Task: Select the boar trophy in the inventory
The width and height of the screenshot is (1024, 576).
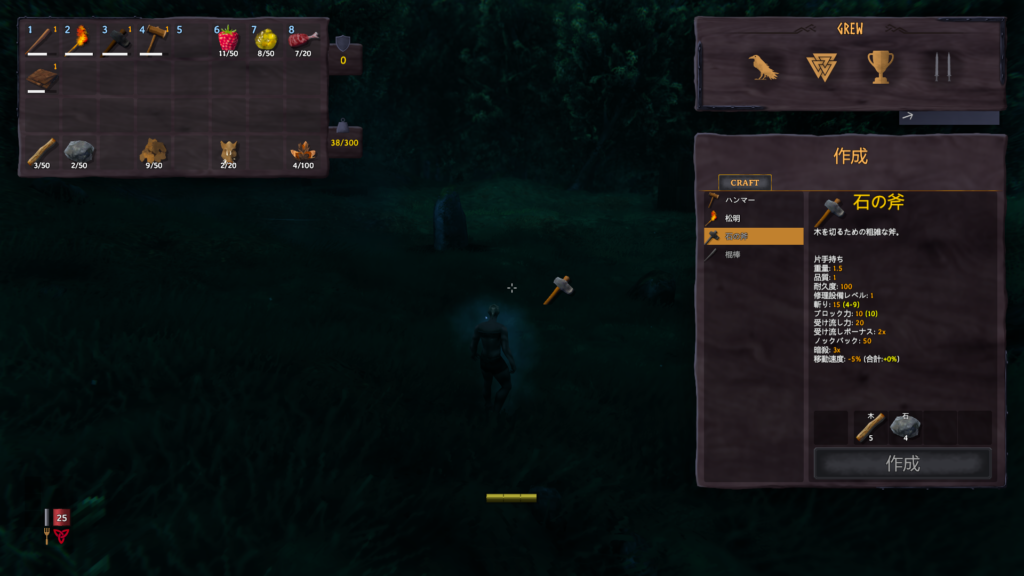Action: [228, 152]
